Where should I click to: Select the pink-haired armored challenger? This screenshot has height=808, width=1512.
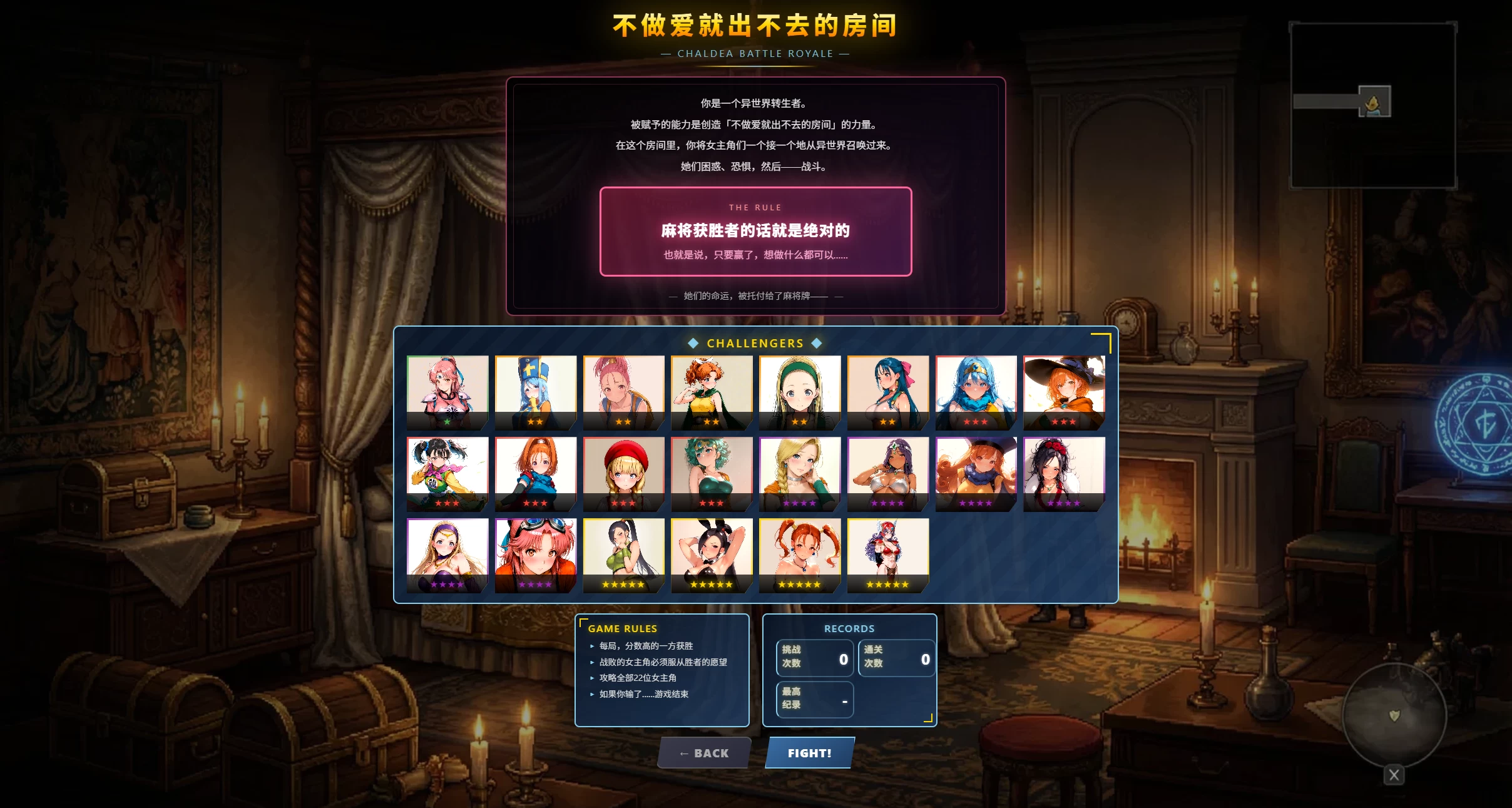click(x=448, y=391)
